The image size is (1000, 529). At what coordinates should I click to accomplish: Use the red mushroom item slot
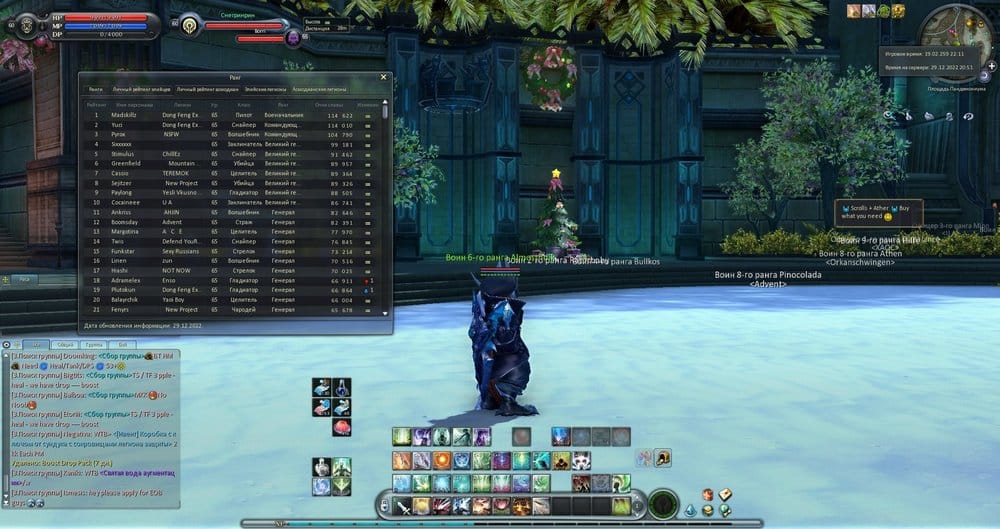[342, 428]
